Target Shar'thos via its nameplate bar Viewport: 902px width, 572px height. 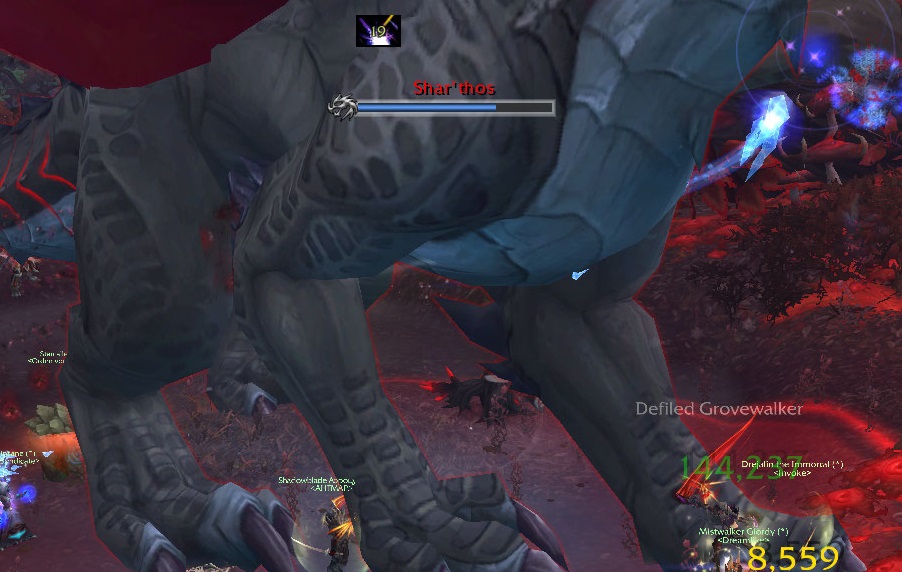point(454,107)
